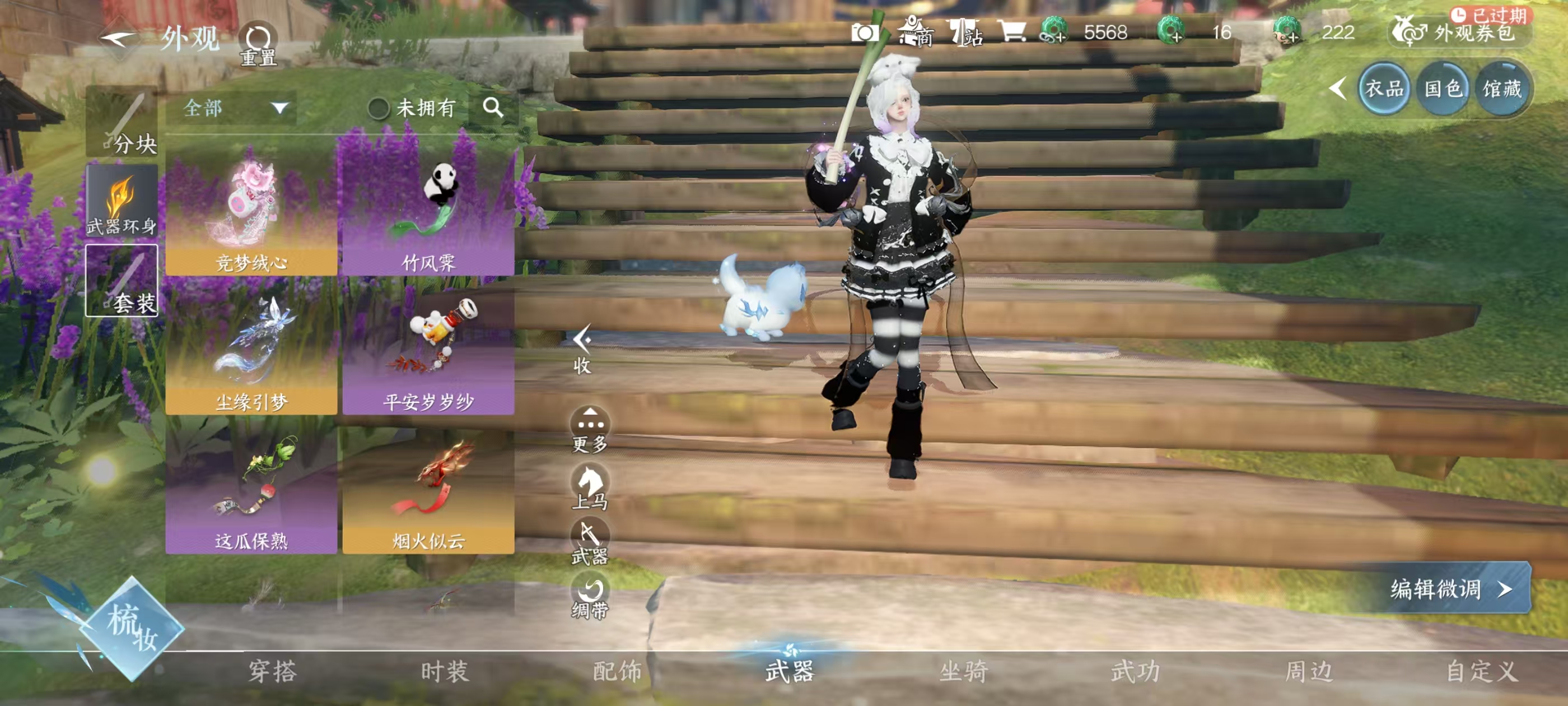Mount the horse with 上马
The image size is (1568, 706).
pos(589,486)
